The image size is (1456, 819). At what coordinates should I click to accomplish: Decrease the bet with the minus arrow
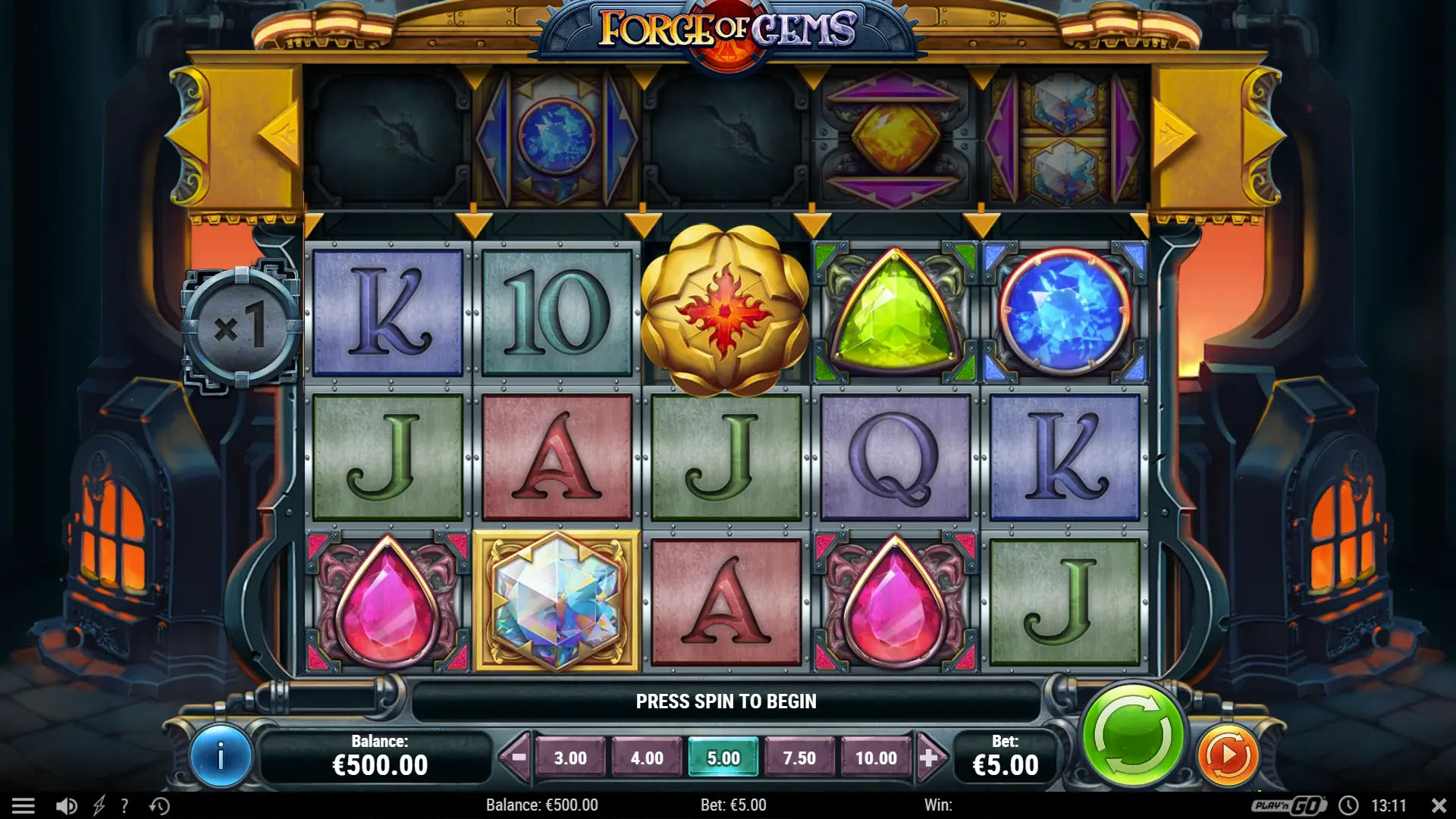pyautogui.click(x=519, y=757)
